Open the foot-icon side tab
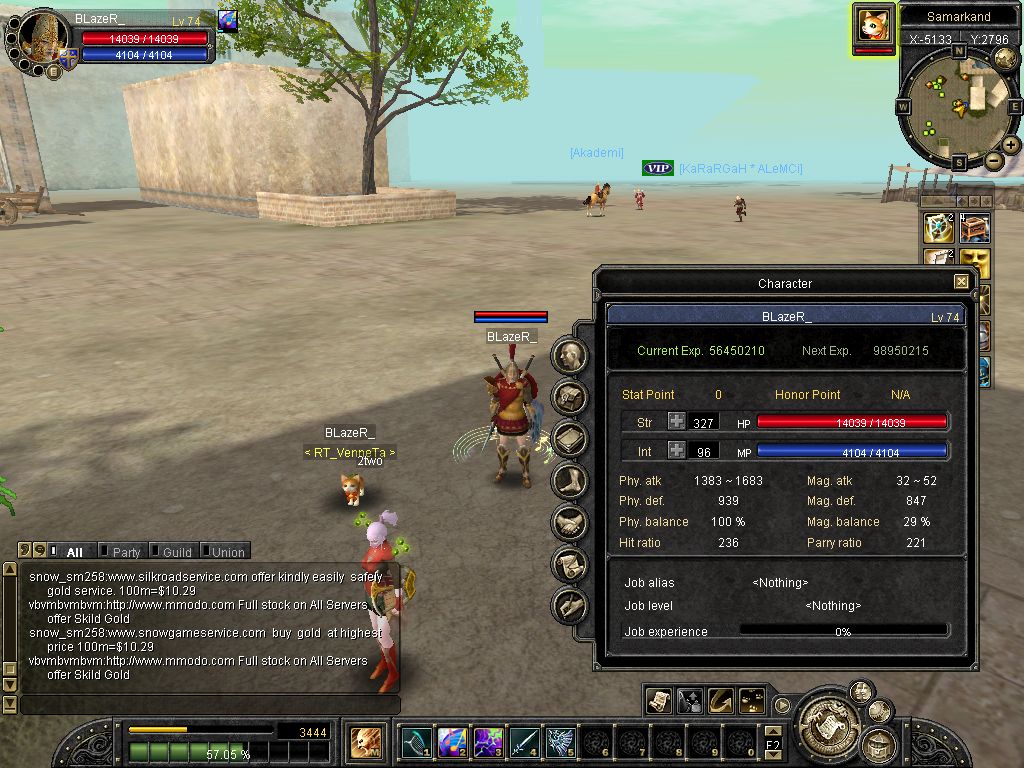 tap(569, 480)
